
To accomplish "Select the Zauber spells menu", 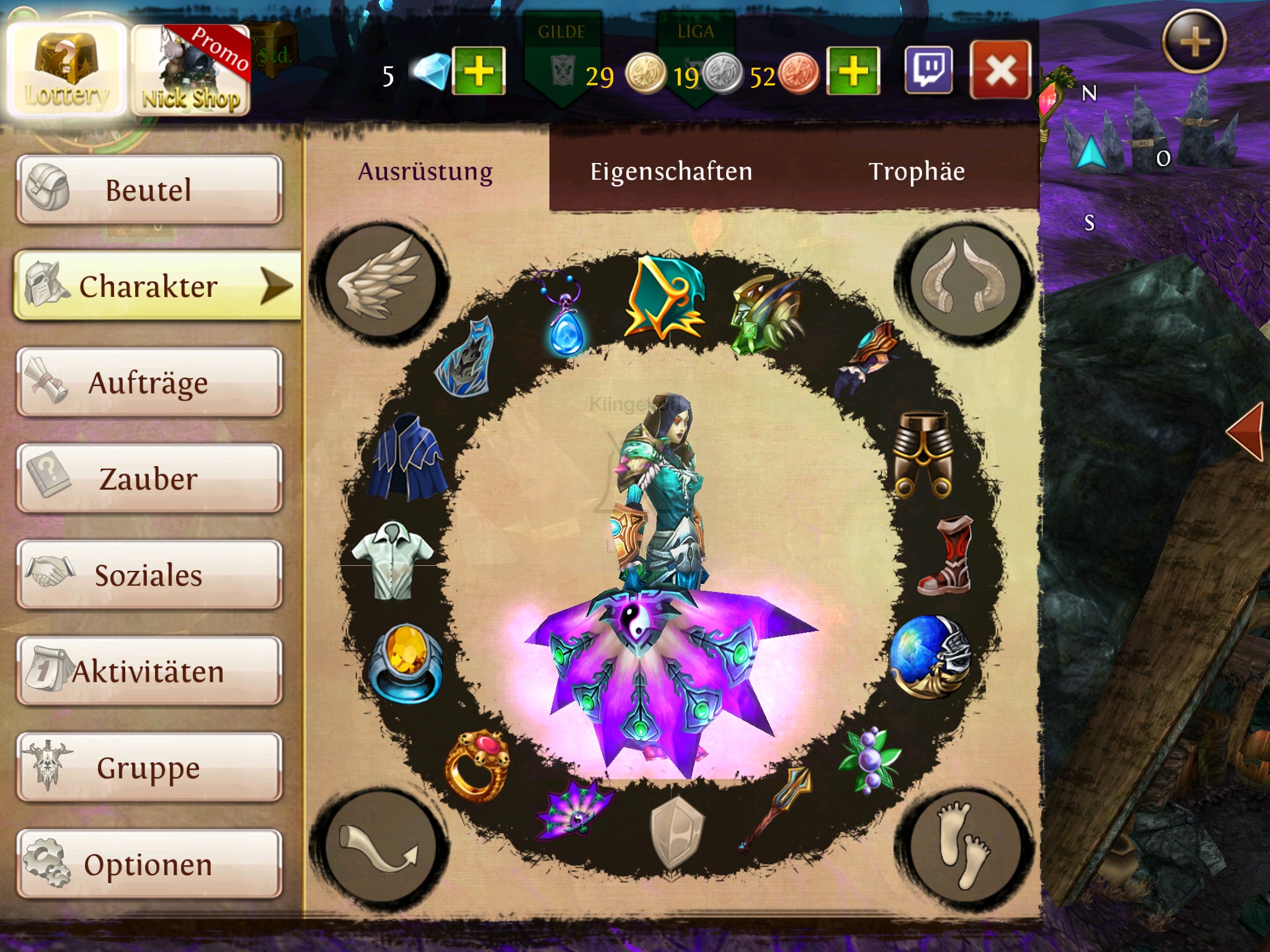I will [x=149, y=478].
